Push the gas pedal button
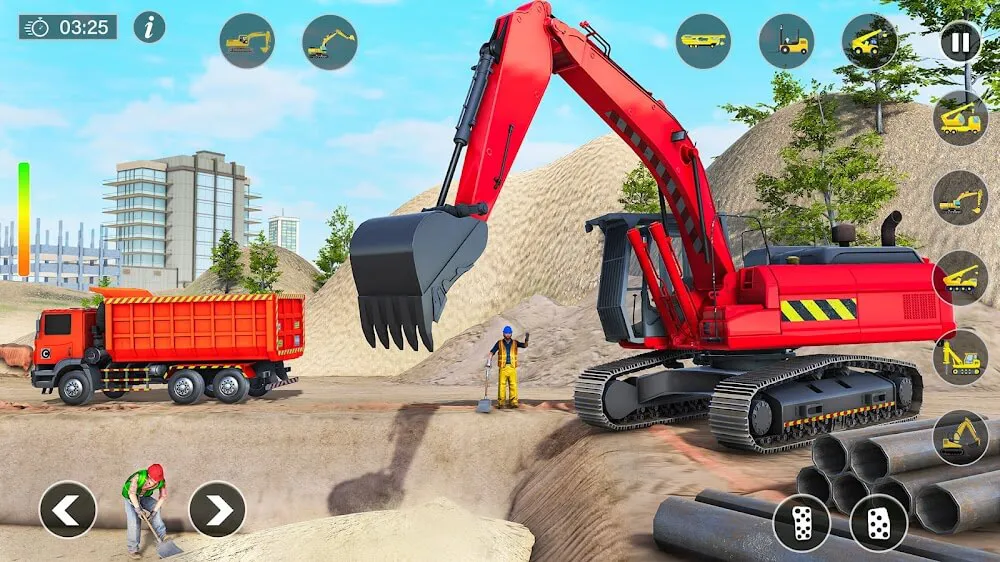The height and width of the screenshot is (562, 1000). point(878,522)
